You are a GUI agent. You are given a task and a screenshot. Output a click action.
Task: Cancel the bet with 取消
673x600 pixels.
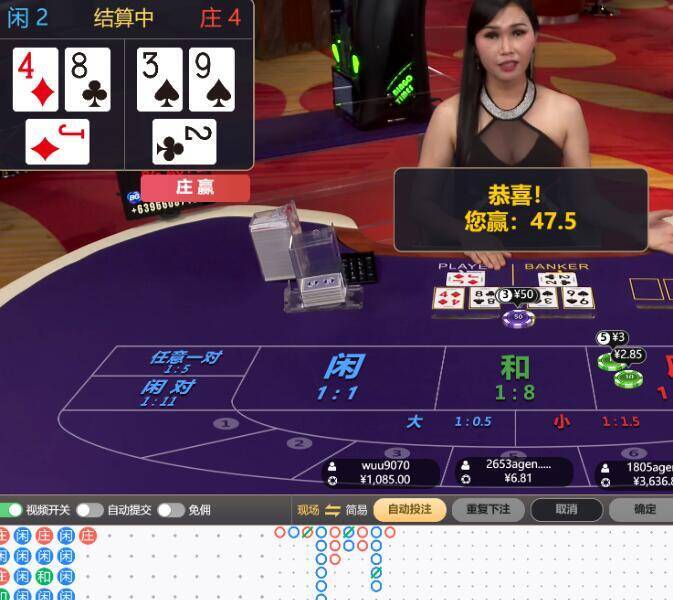pyautogui.click(x=566, y=510)
